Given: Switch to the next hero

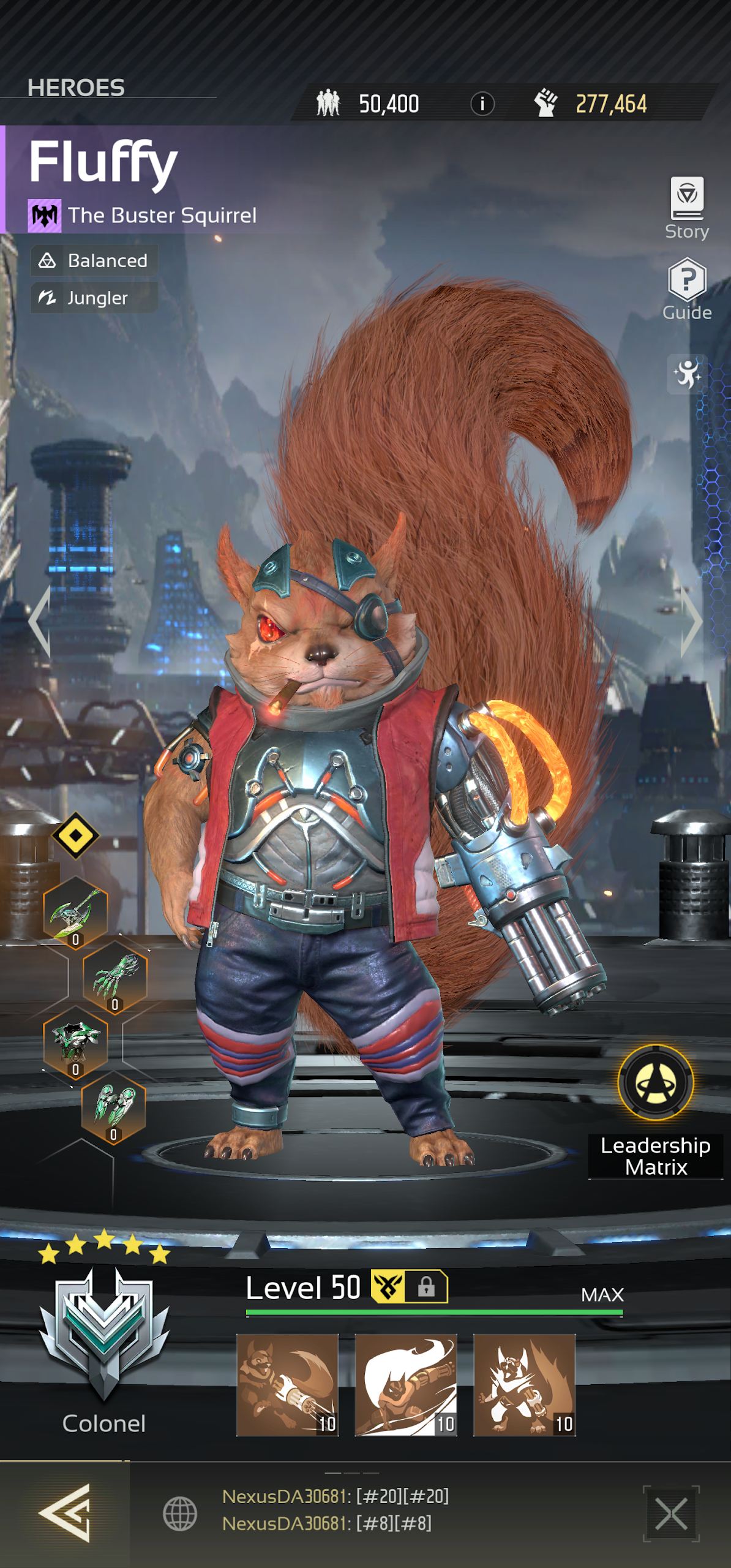Looking at the screenshot, I should click(691, 621).
